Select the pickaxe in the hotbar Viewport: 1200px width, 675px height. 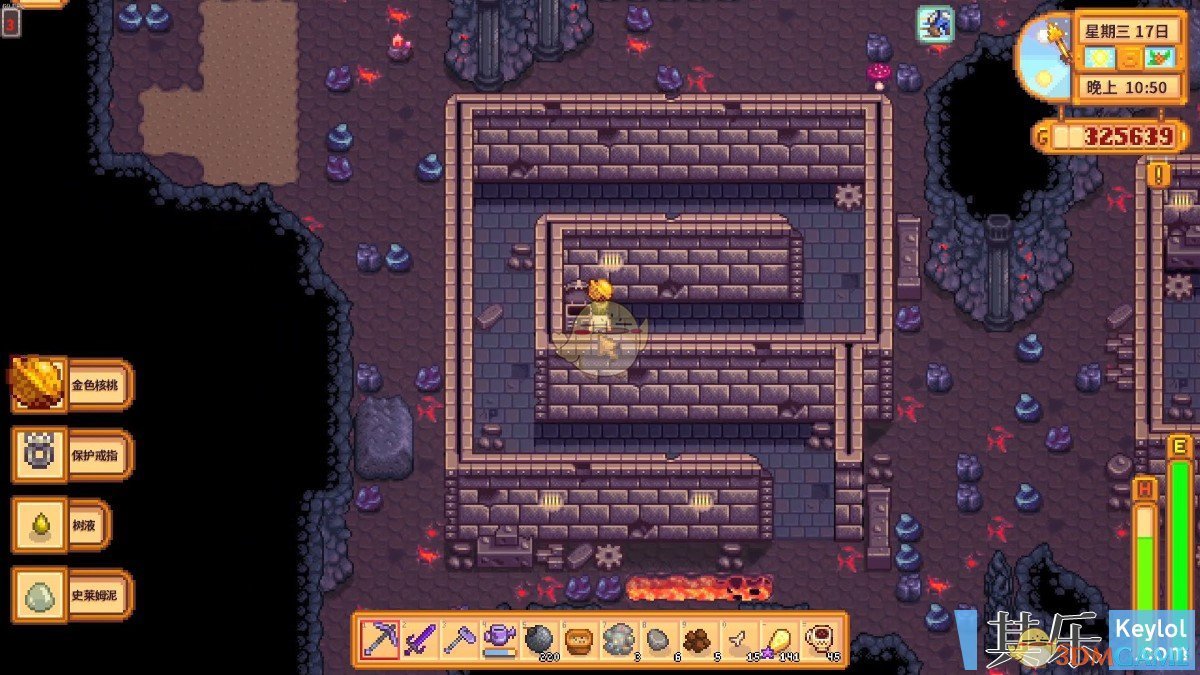pos(380,639)
